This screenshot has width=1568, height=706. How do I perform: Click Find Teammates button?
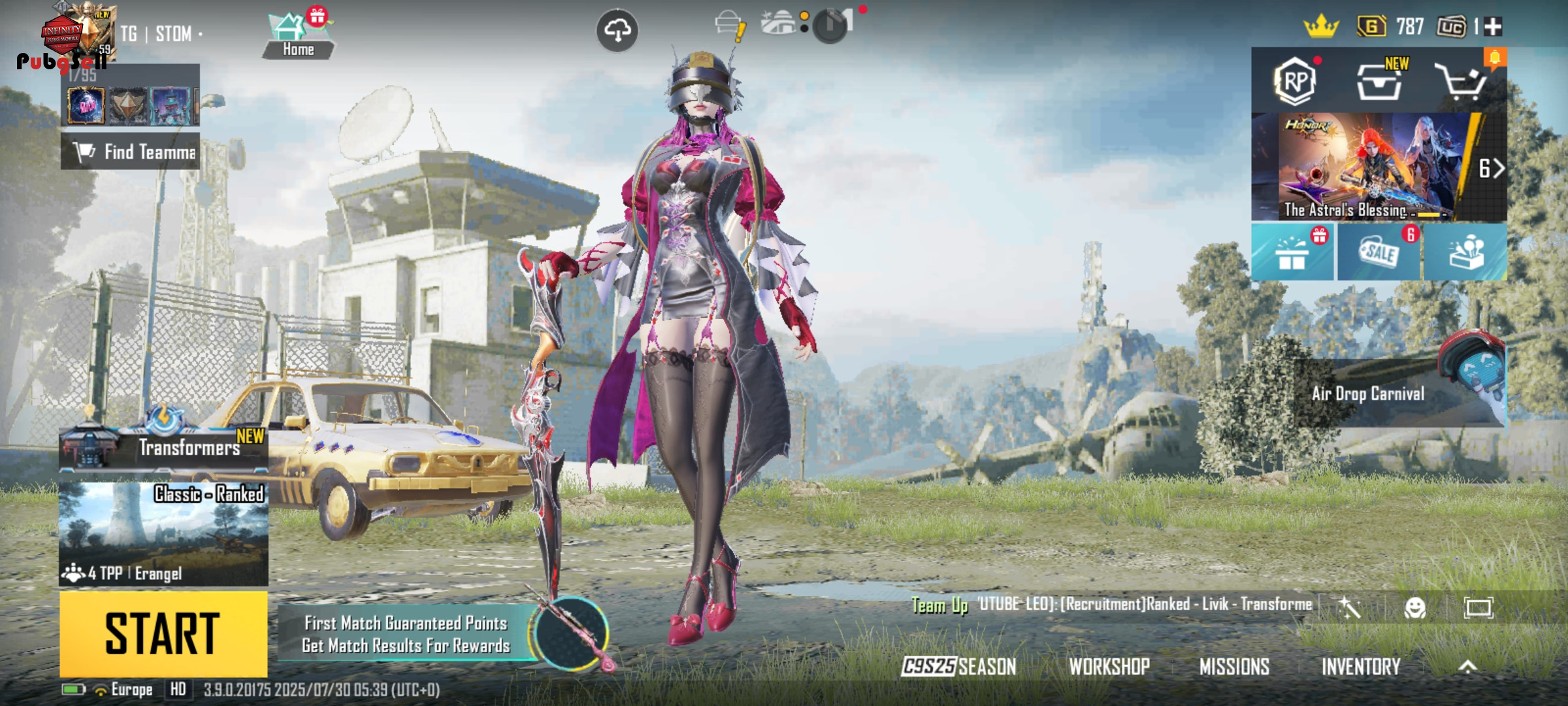[131, 152]
